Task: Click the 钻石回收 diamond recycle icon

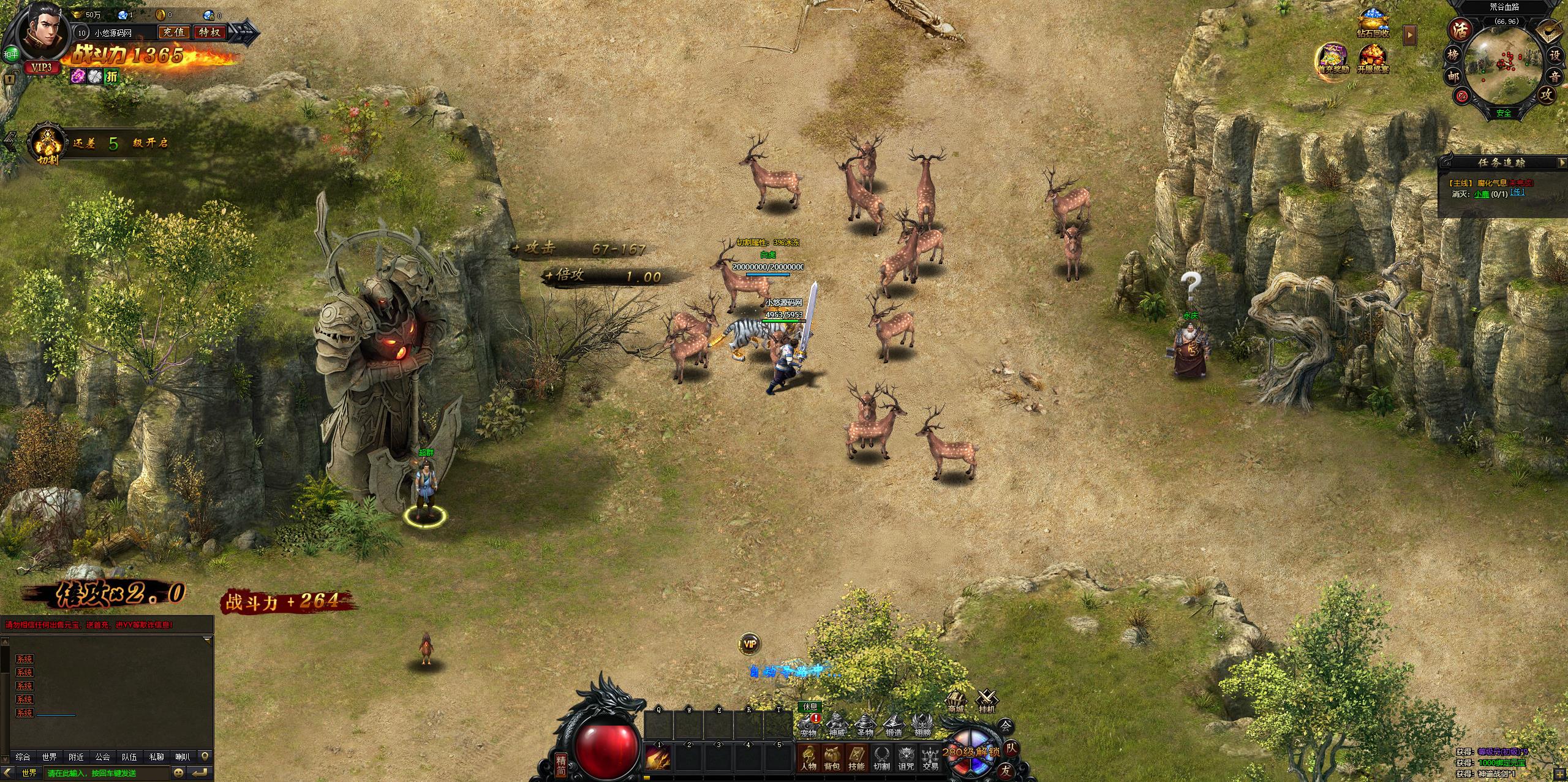Action: click(1372, 23)
